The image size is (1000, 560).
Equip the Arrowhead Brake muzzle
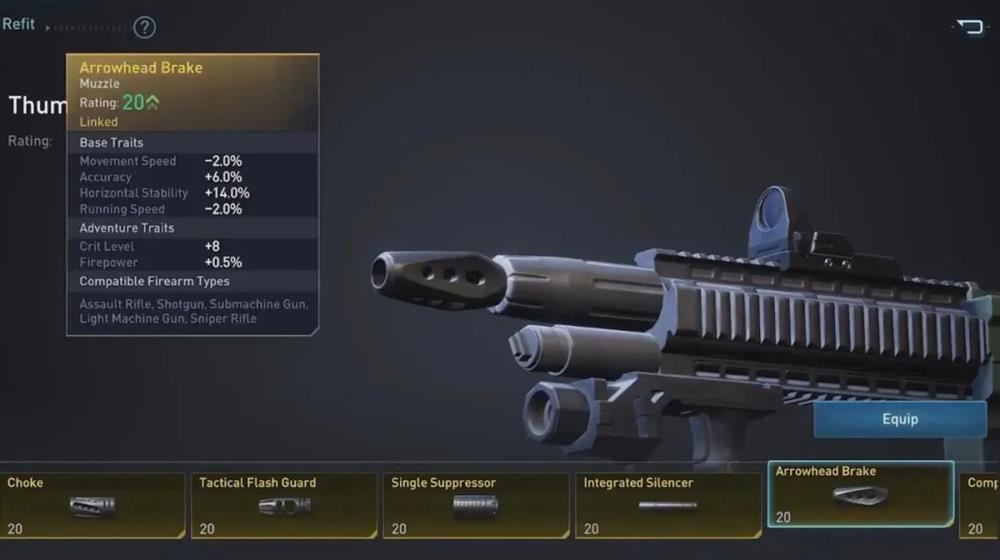(x=899, y=419)
